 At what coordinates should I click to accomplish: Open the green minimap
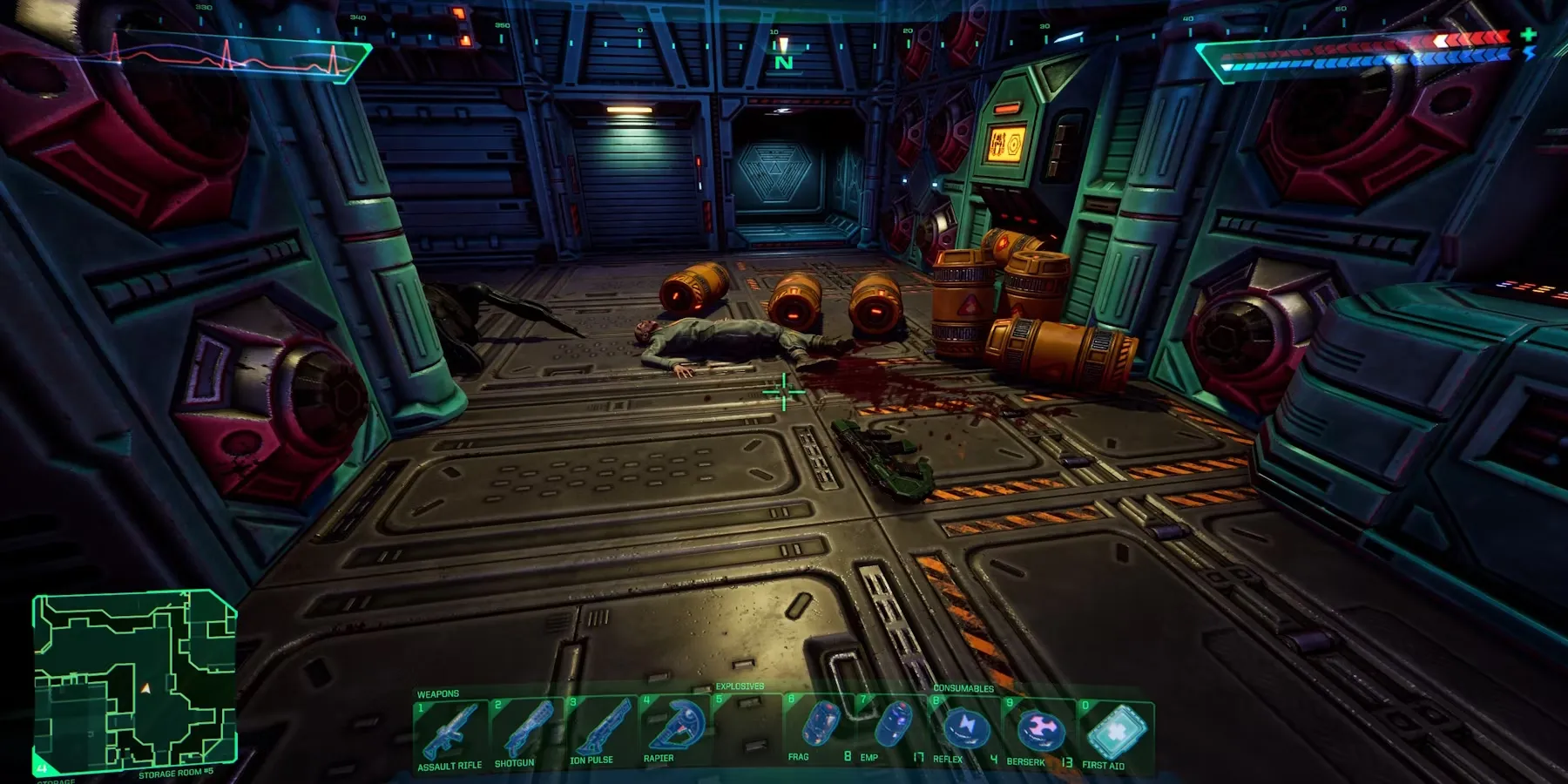tap(135, 680)
